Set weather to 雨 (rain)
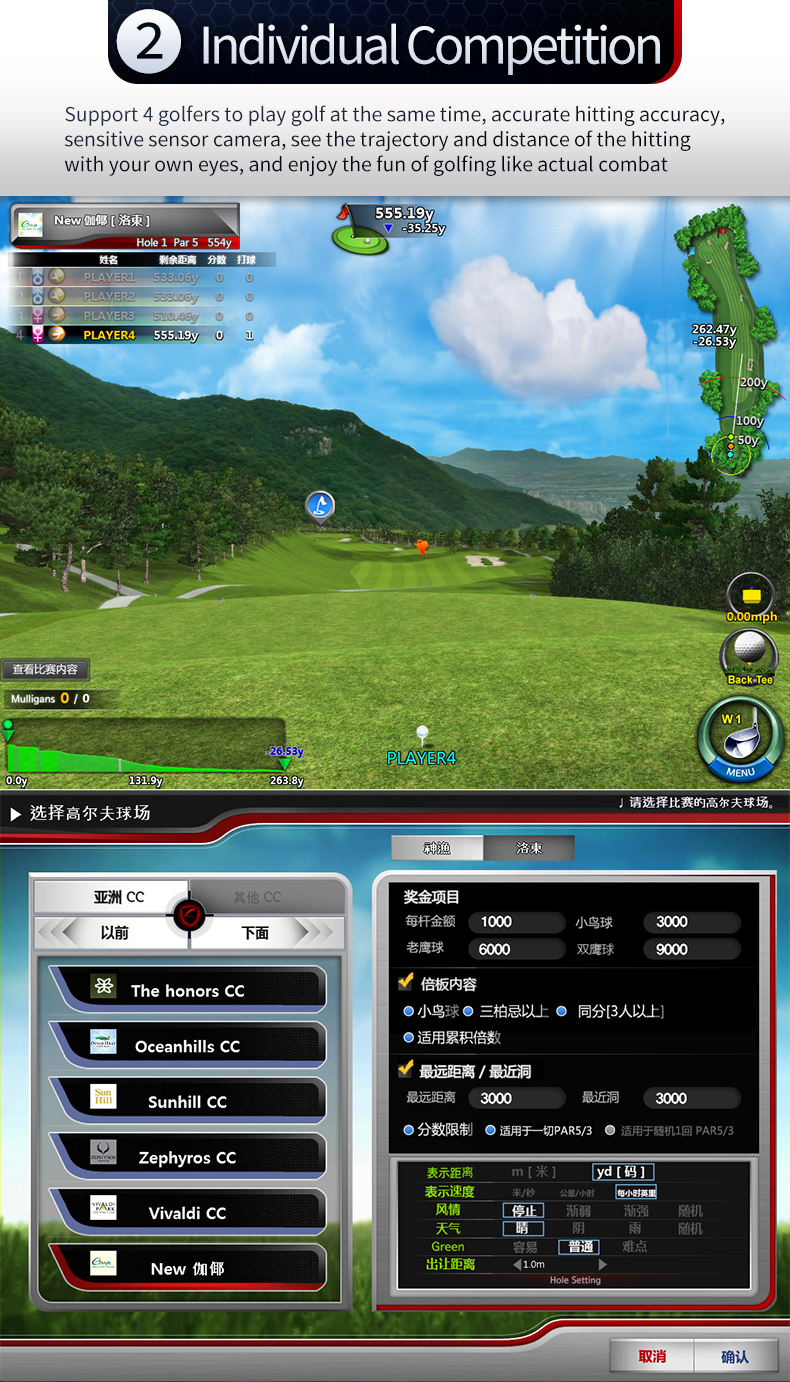The image size is (790, 1382). click(x=635, y=1228)
